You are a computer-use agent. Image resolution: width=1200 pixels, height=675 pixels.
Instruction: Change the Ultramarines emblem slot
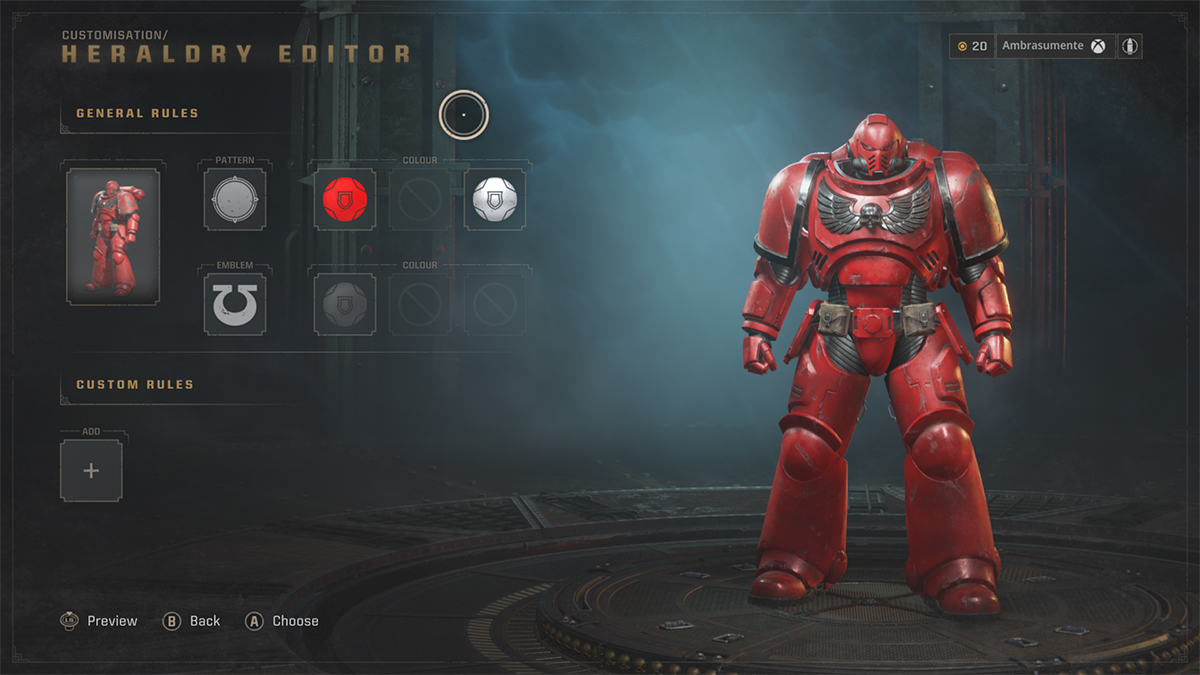(x=235, y=304)
